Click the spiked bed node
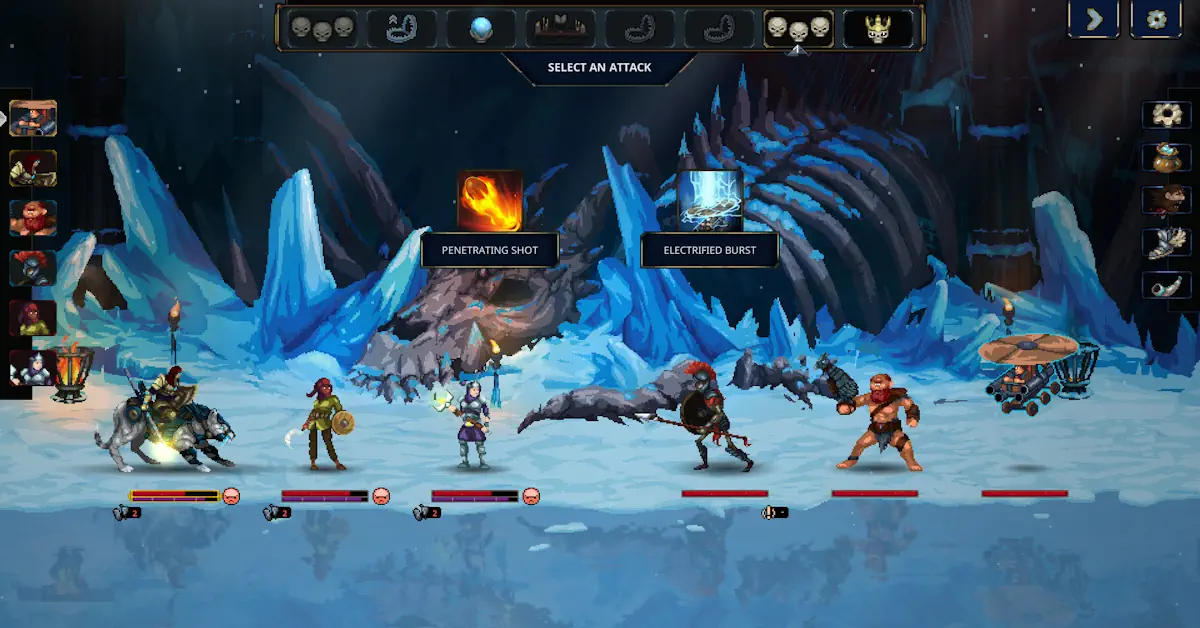Viewport: 1200px width, 628px height. coord(560,29)
